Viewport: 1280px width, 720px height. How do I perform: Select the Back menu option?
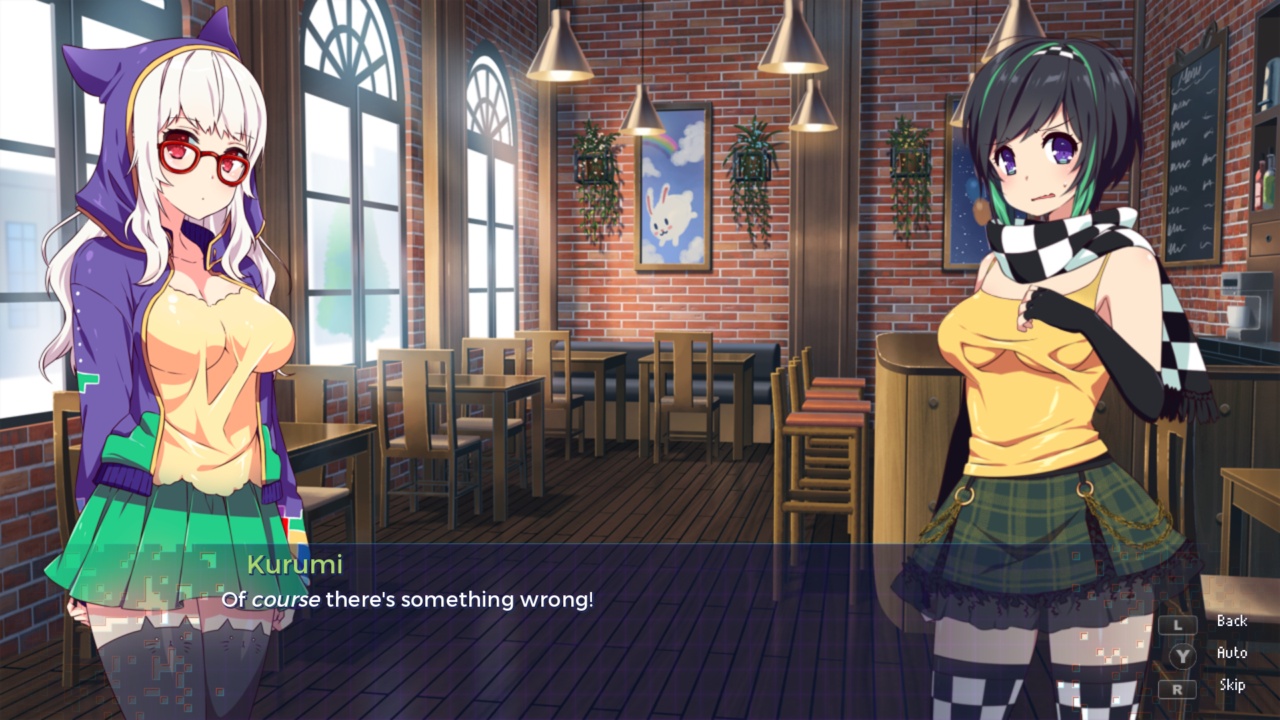(x=1232, y=621)
